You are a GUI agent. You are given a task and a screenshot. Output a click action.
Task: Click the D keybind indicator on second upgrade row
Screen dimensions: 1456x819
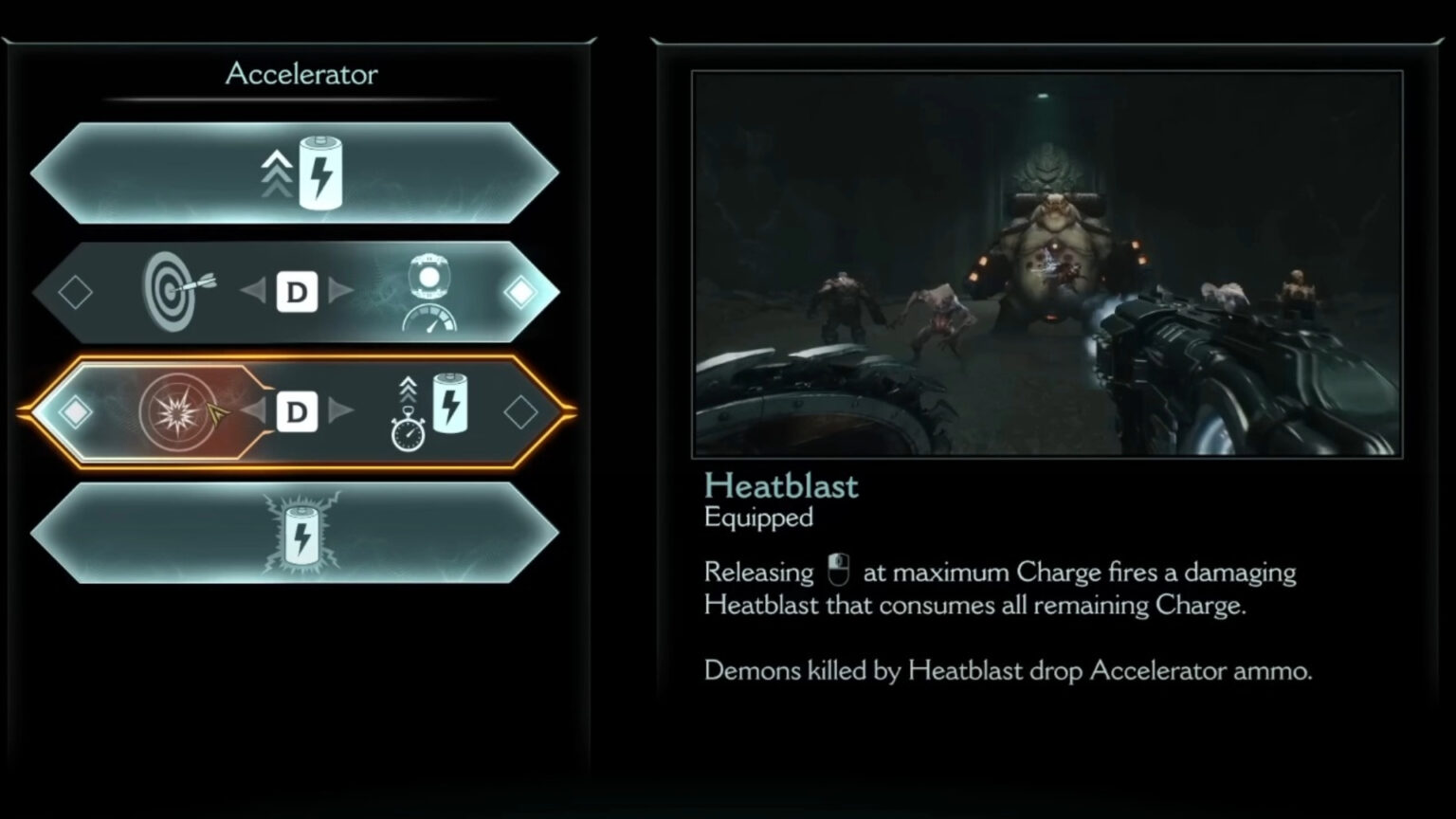297,292
